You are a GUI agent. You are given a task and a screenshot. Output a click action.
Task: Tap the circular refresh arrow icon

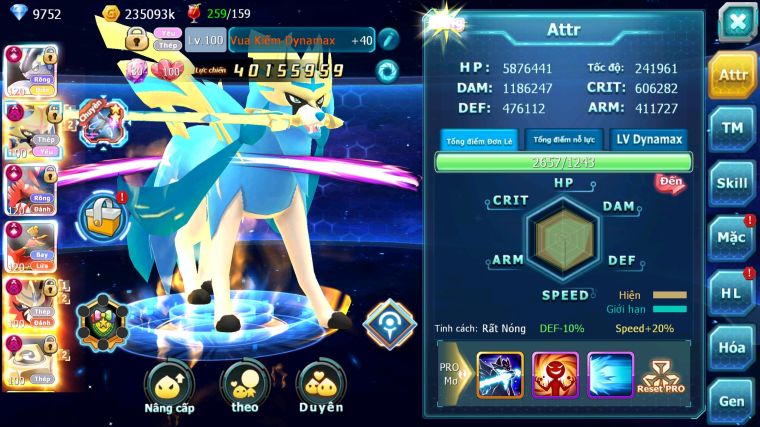tap(387, 71)
